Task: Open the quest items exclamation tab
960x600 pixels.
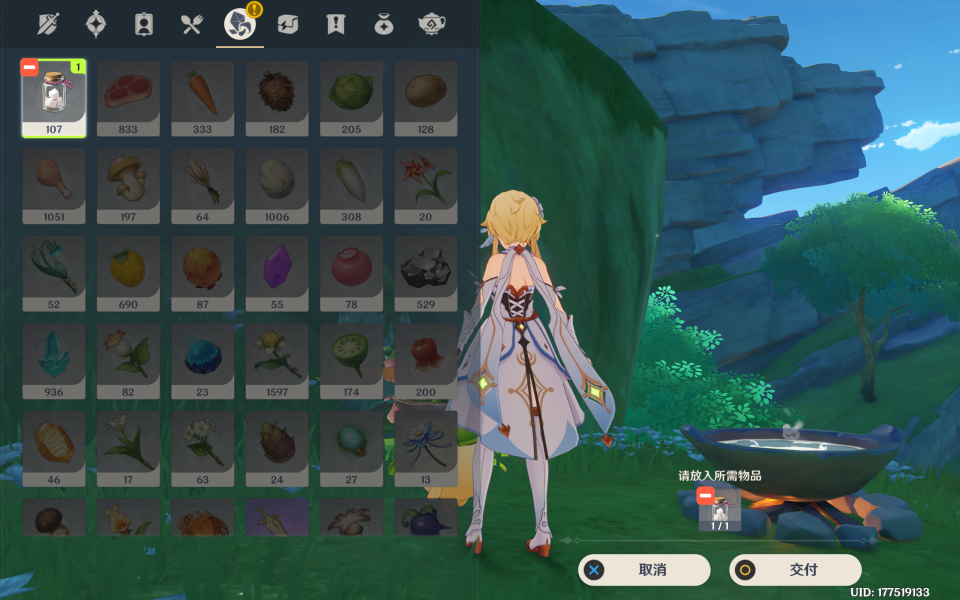Action: [335, 24]
